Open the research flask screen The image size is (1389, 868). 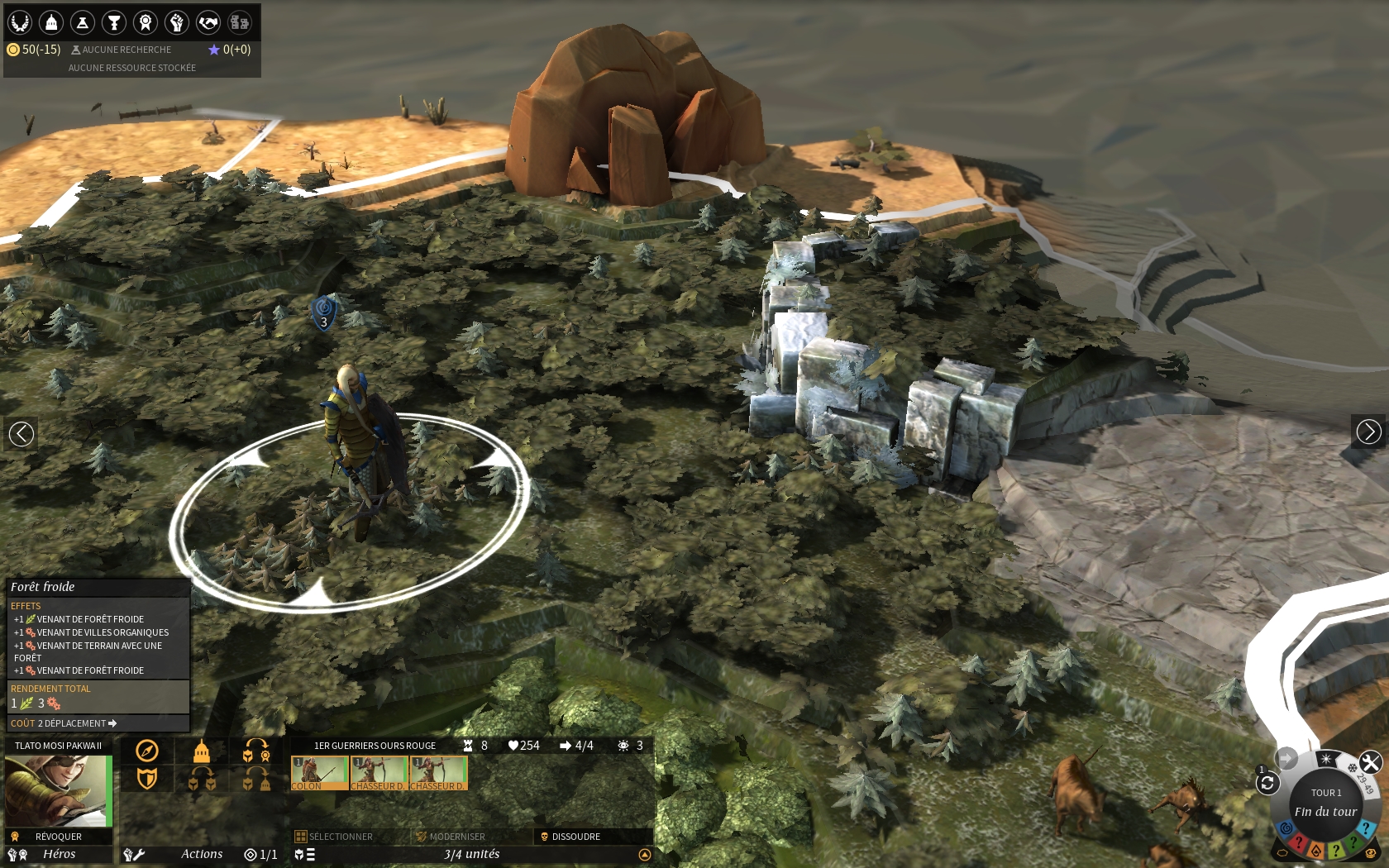pyautogui.click(x=83, y=22)
